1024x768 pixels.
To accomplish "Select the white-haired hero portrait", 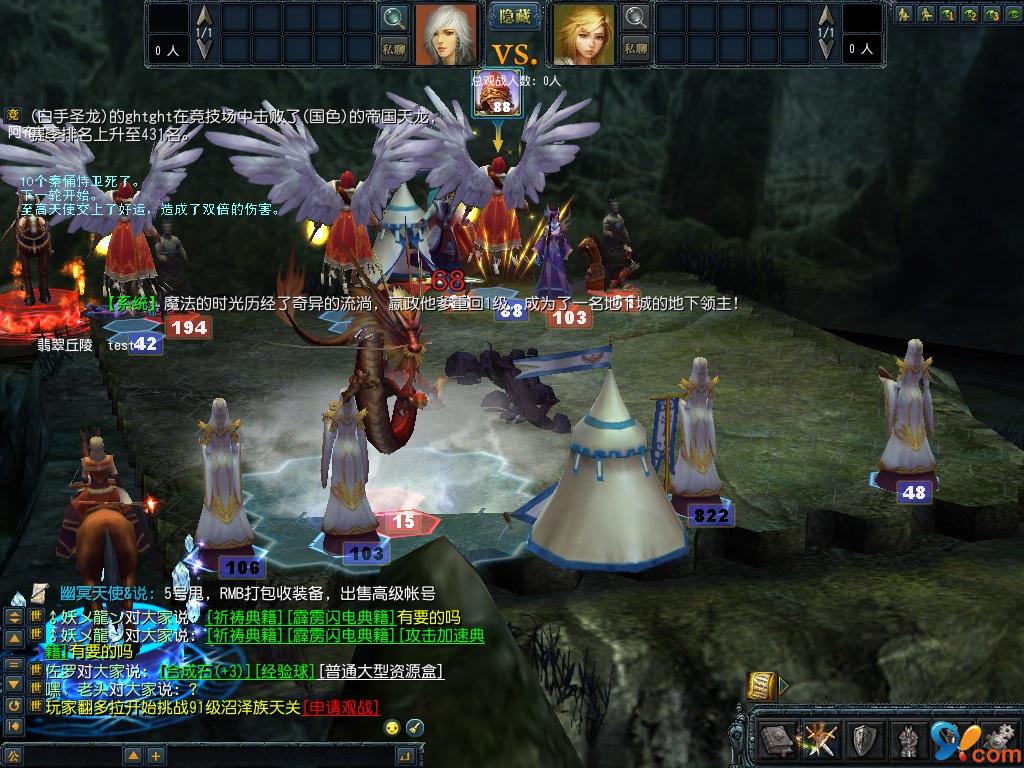I will pyautogui.click(x=446, y=32).
